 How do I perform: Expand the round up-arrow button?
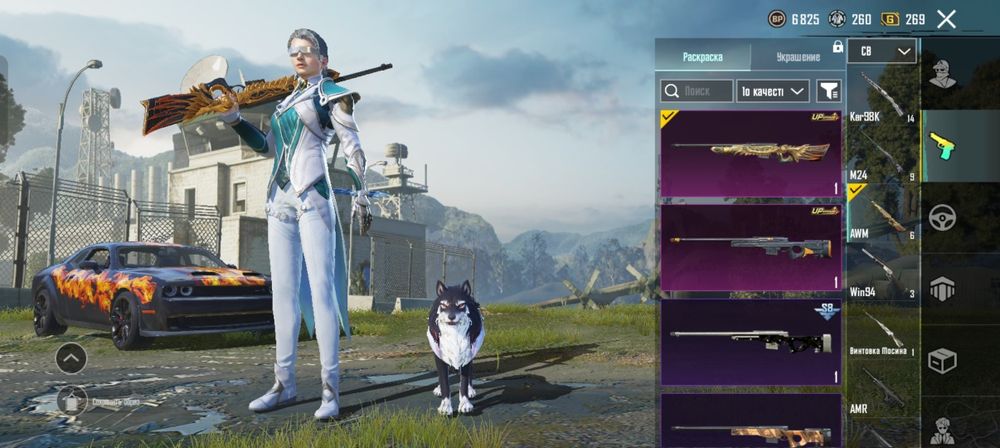[x=71, y=357]
